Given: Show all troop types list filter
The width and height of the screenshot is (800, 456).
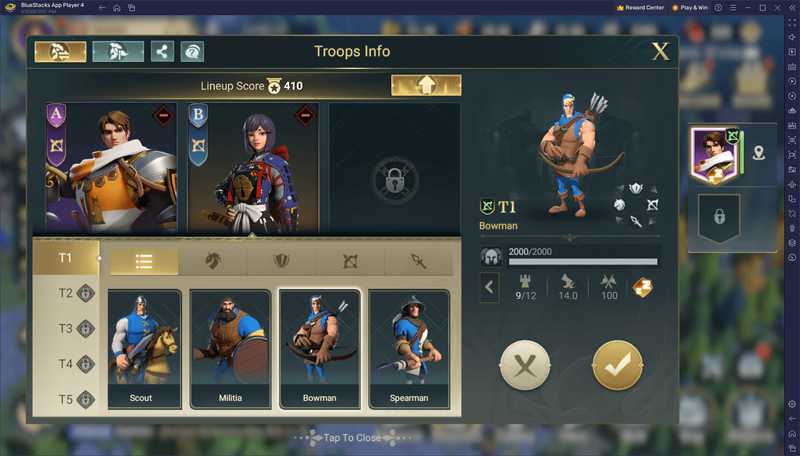Looking at the screenshot, I should 144,261.
